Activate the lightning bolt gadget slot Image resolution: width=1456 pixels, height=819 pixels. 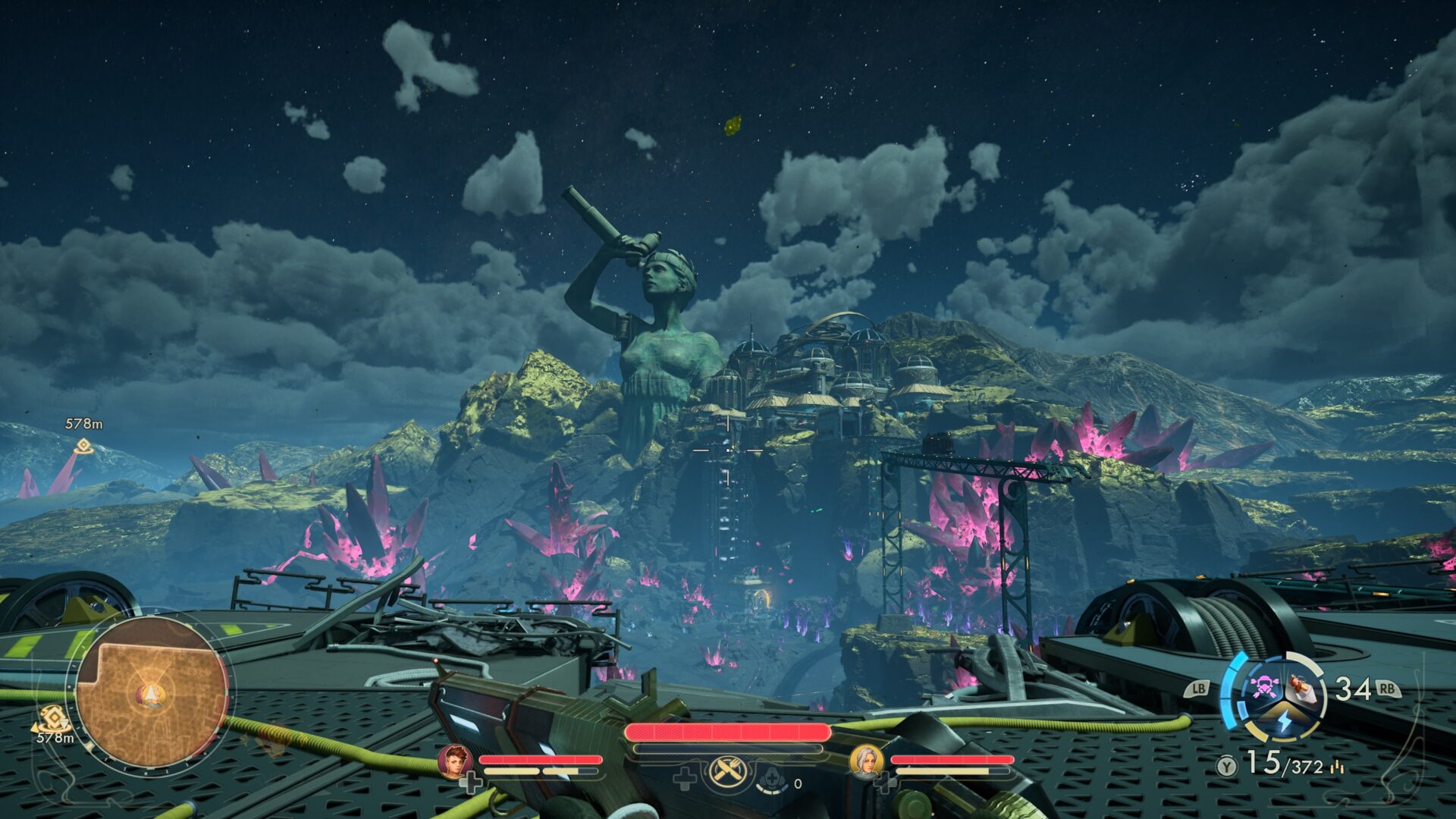coord(1284,720)
